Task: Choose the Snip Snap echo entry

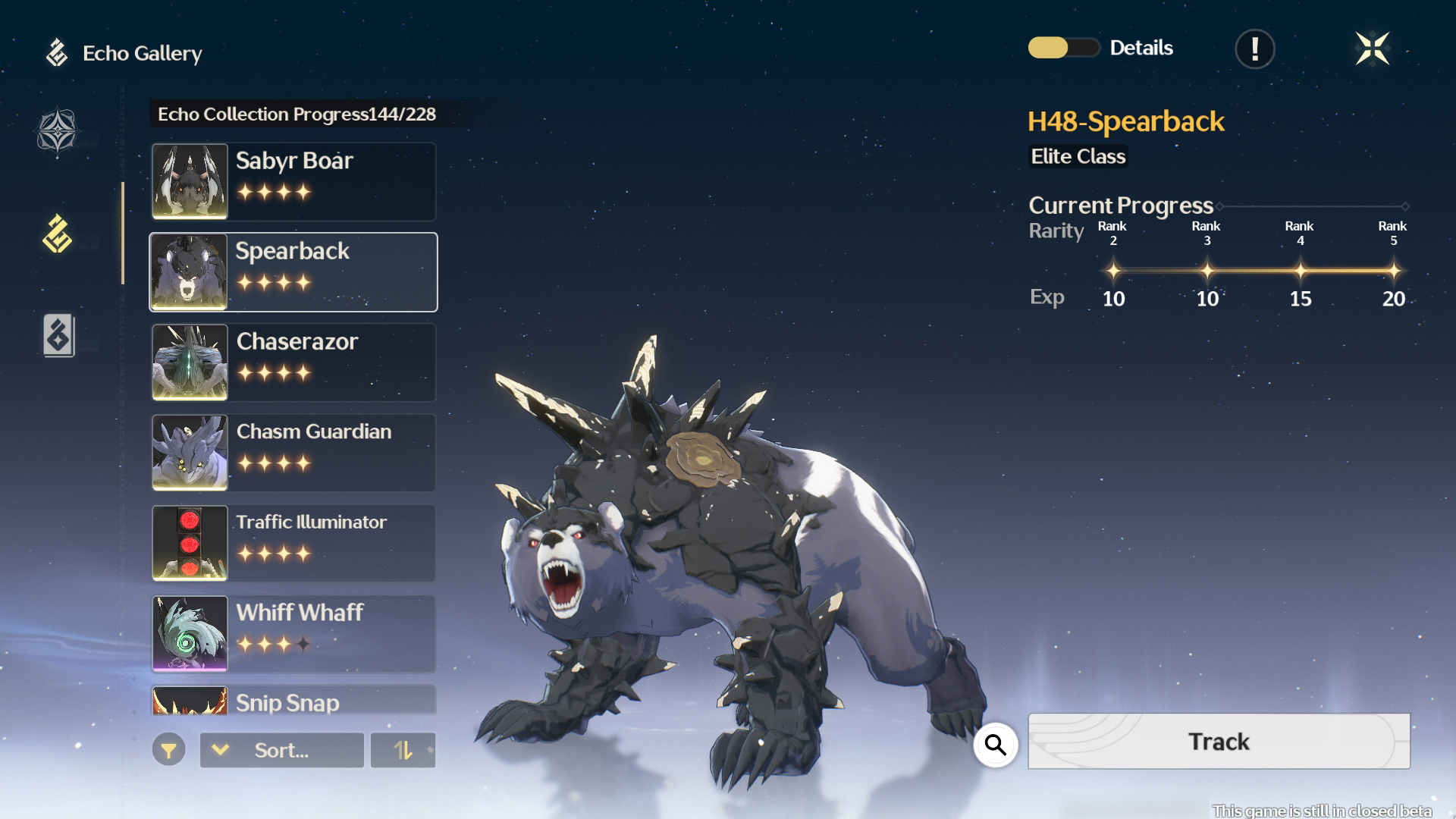Action: [293, 701]
